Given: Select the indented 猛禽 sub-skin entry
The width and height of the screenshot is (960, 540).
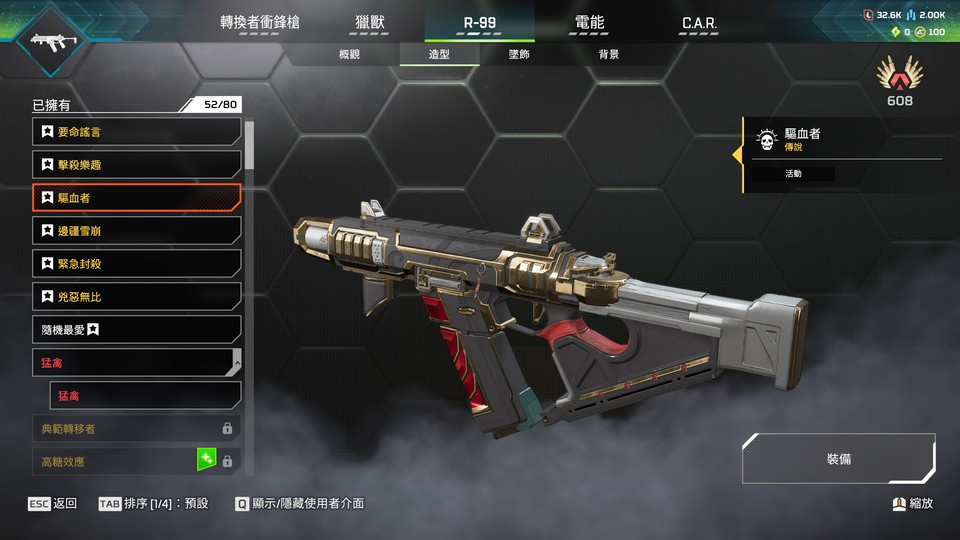Looking at the screenshot, I should coord(146,395).
